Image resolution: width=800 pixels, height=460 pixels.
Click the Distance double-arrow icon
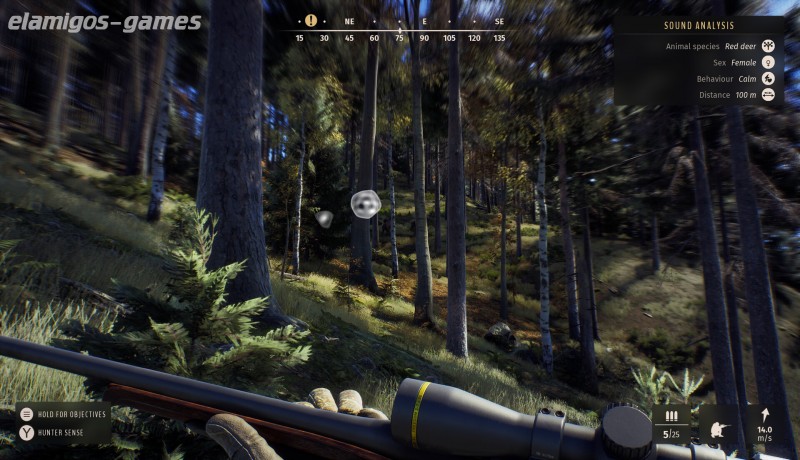coord(768,94)
